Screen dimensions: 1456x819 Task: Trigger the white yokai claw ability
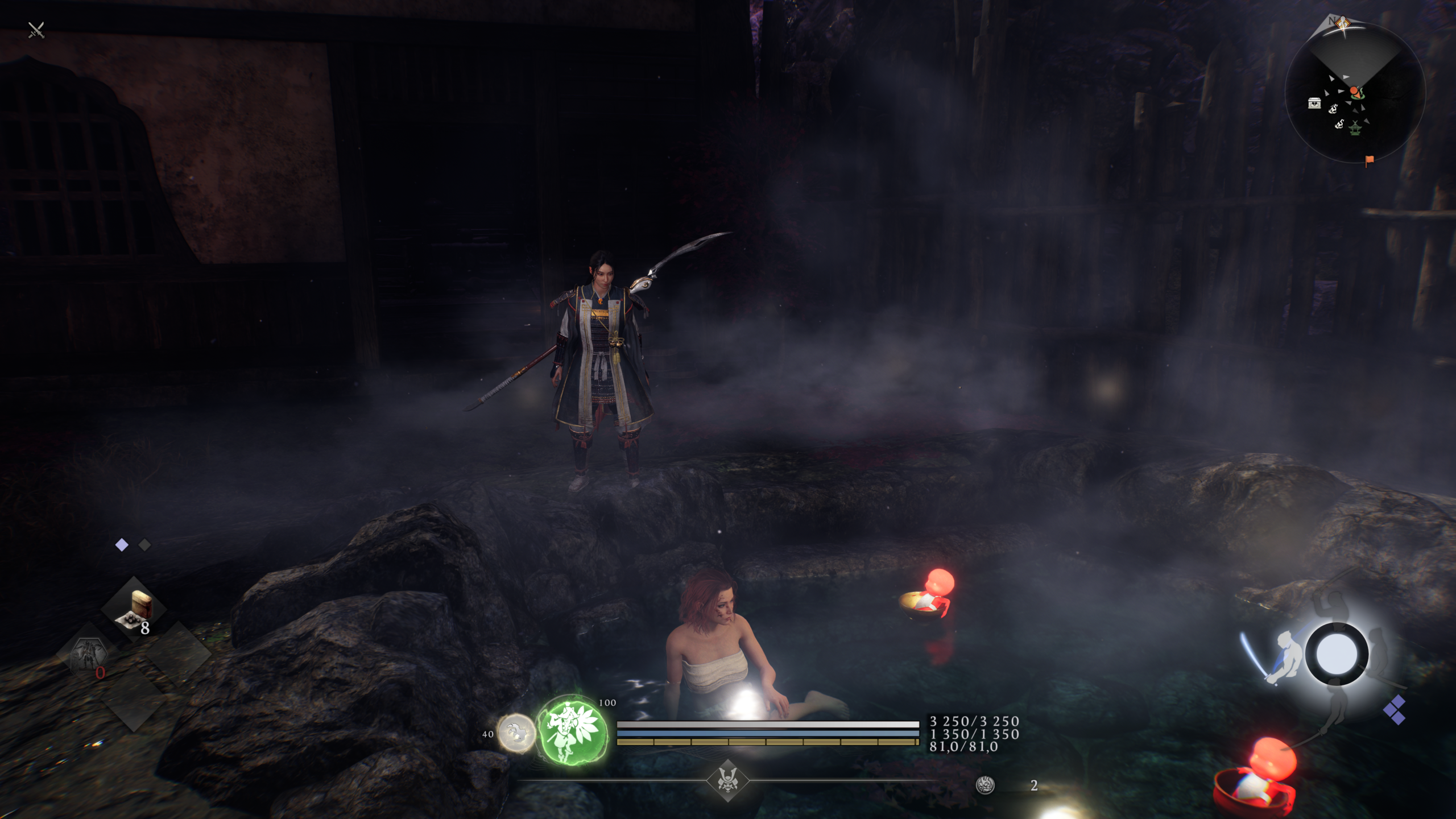pyautogui.click(x=516, y=733)
